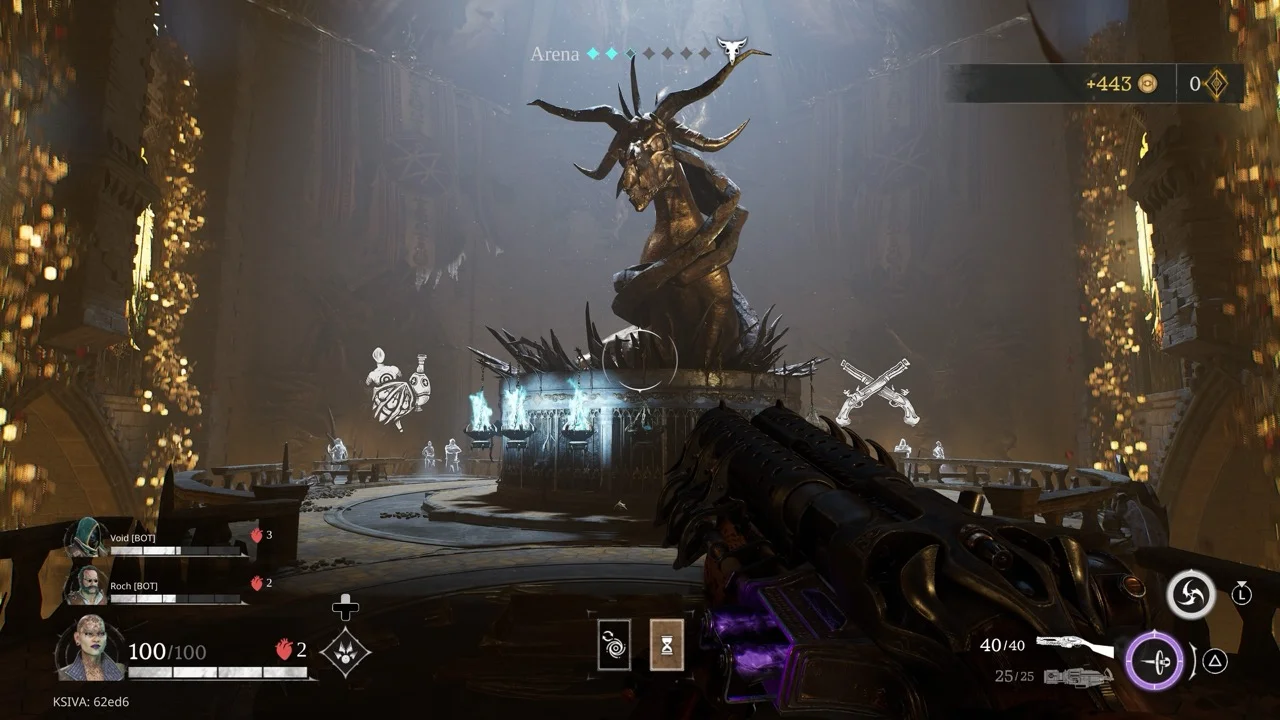Click the gold coin currency icon
This screenshot has height=720, width=1280.
pos(1147,84)
